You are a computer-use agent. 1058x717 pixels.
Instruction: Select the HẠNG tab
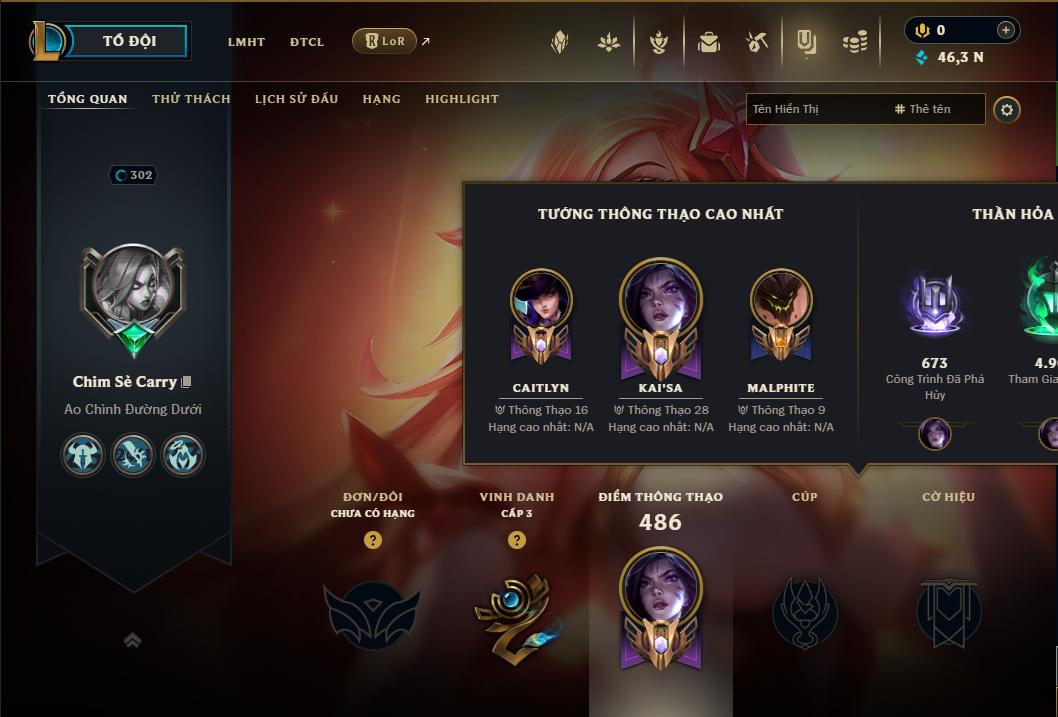pyautogui.click(x=381, y=99)
